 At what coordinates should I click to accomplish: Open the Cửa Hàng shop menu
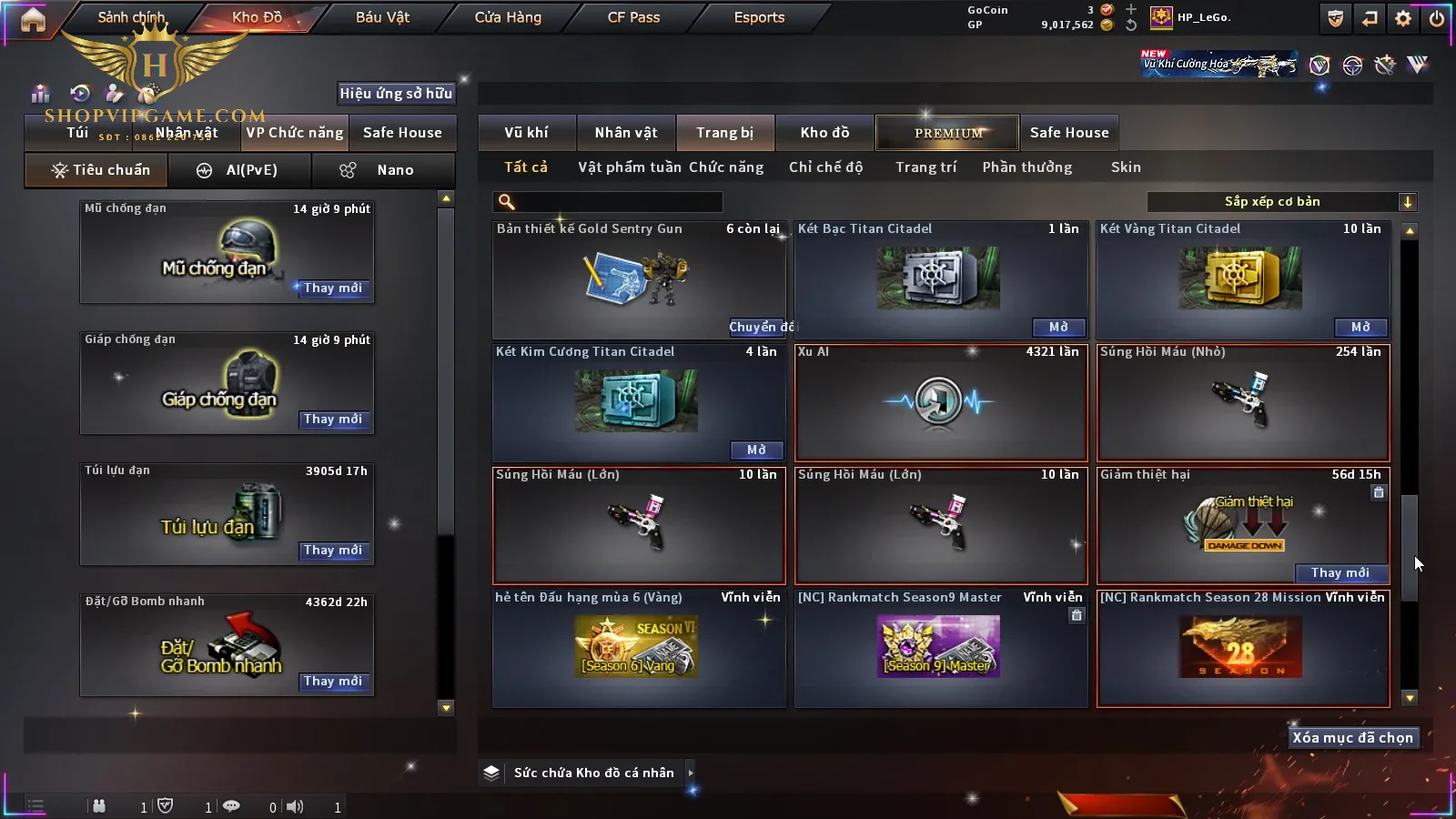[508, 17]
